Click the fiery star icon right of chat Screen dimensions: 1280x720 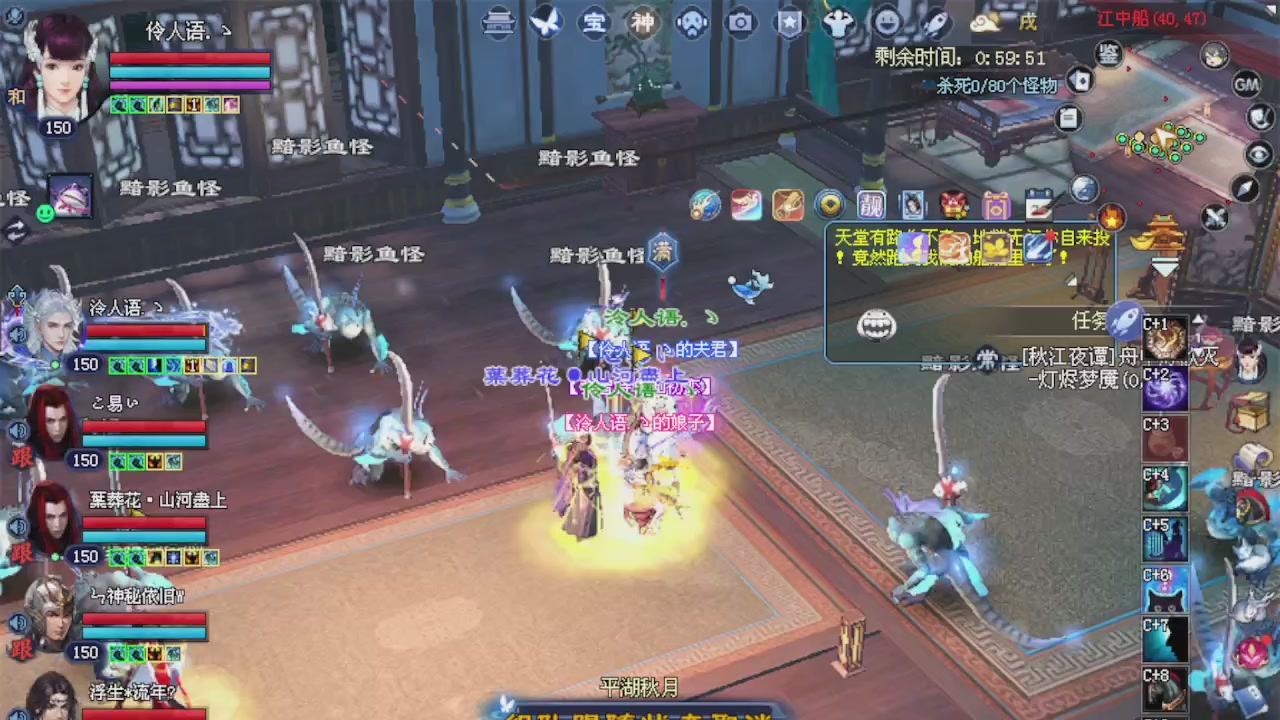point(1110,219)
